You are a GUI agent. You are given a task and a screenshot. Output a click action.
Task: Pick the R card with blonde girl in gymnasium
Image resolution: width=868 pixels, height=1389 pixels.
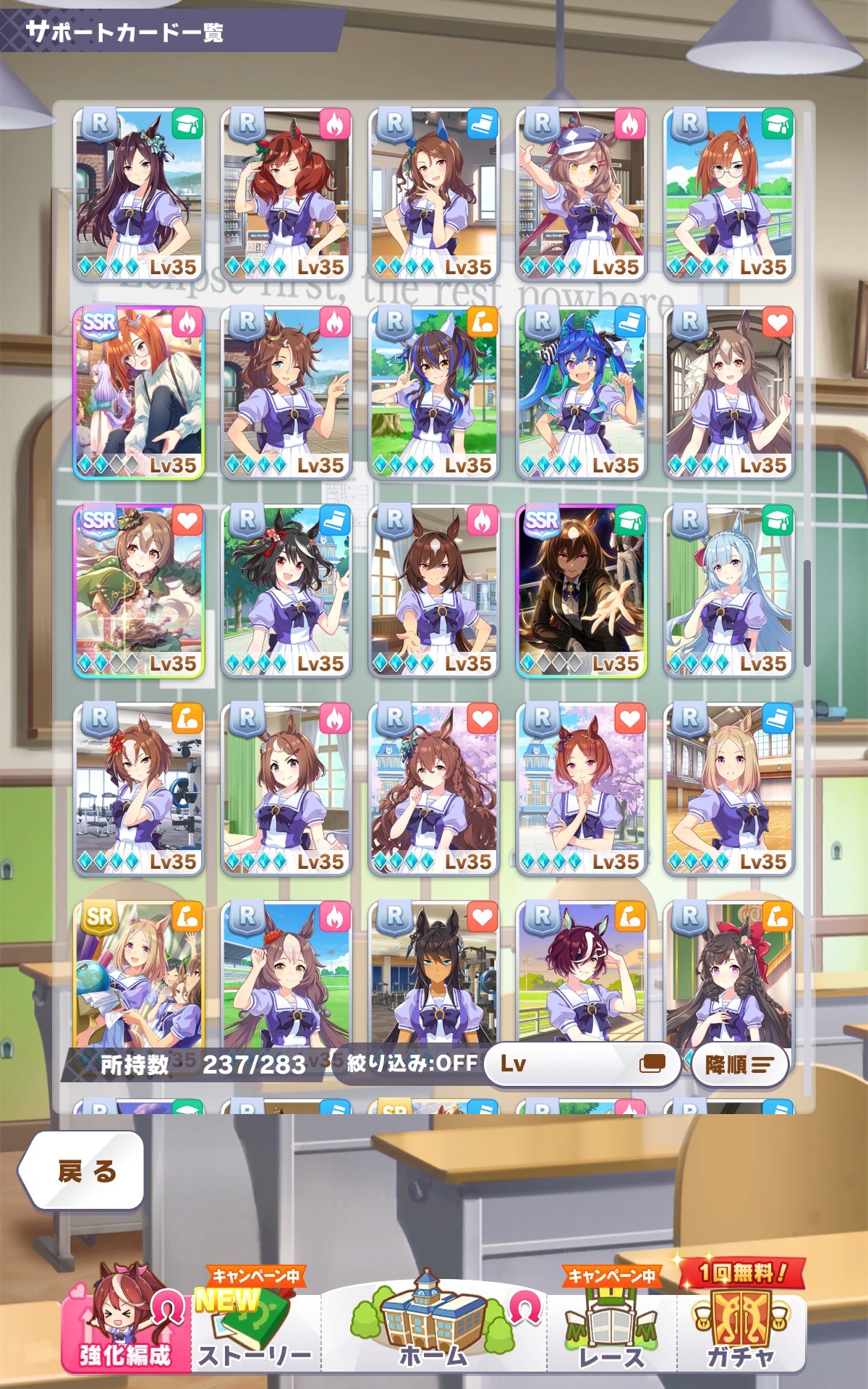coord(729,789)
